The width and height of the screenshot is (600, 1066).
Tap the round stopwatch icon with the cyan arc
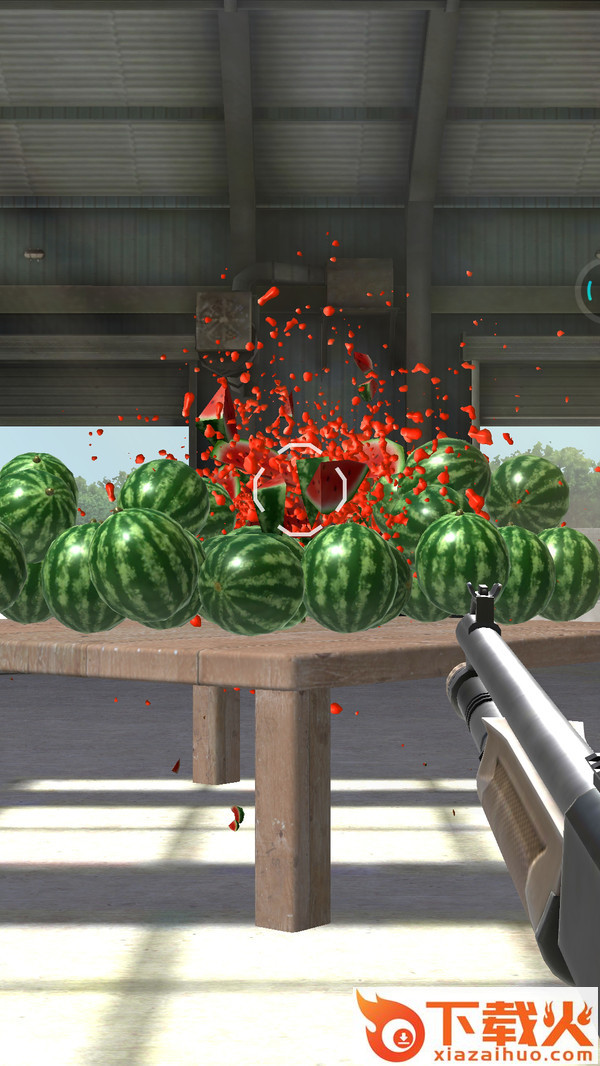[x=591, y=289]
